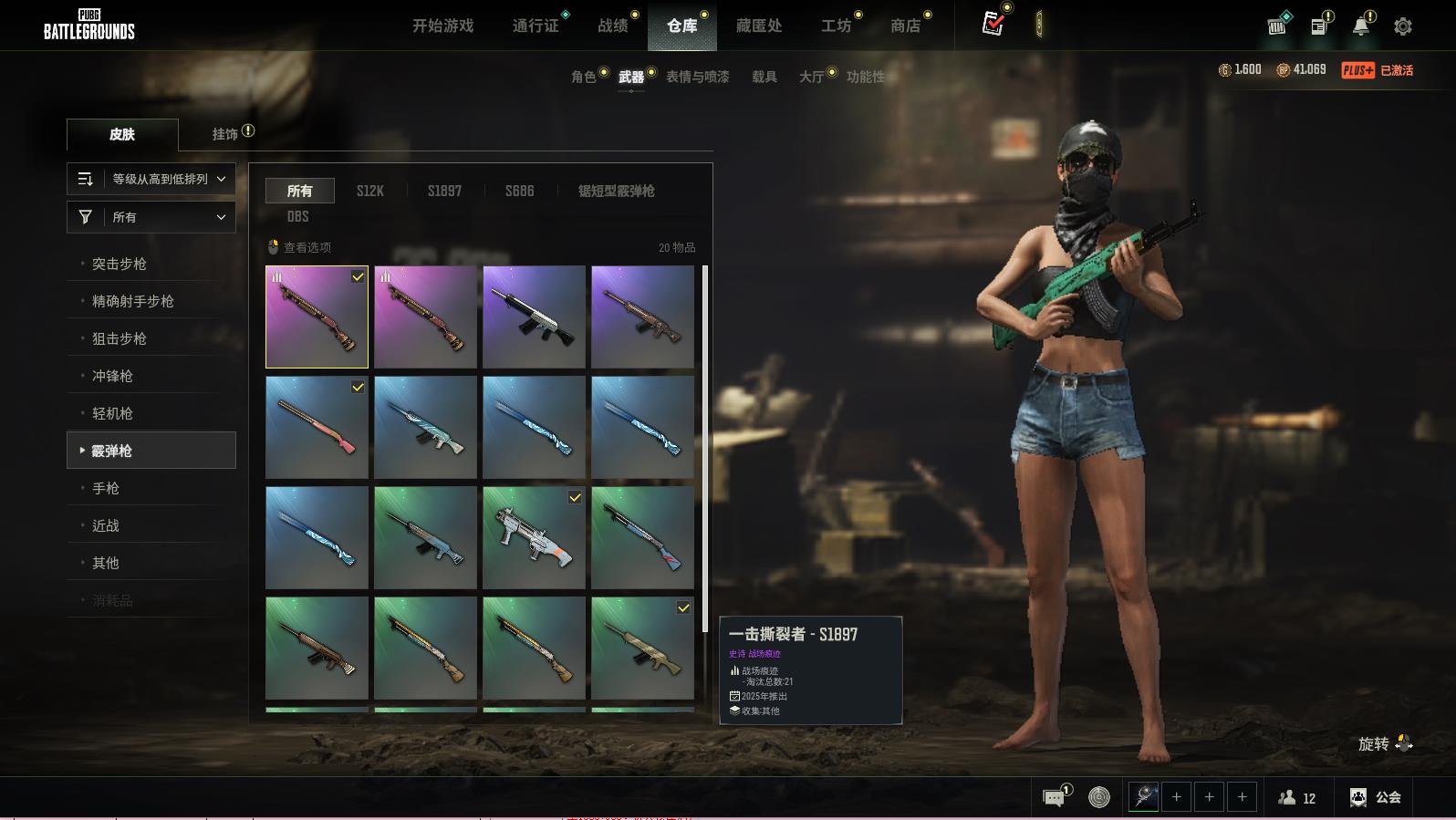Image resolution: width=1456 pixels, height=820 pixels.
Task: Check the notification bell
Action: [1360, 26]
